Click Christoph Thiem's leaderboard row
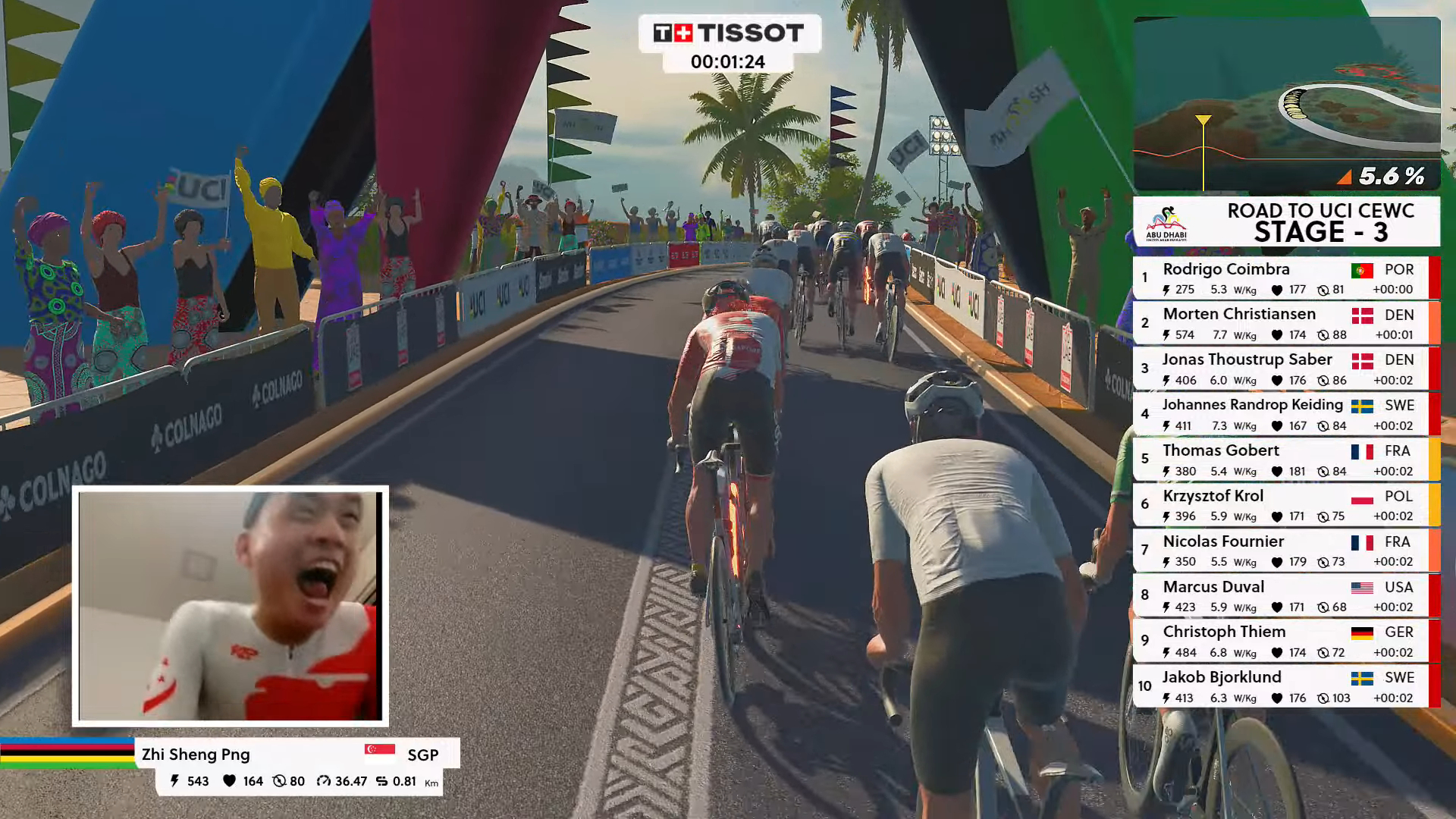This screenshot has width=1456, height=819. 1282,641
